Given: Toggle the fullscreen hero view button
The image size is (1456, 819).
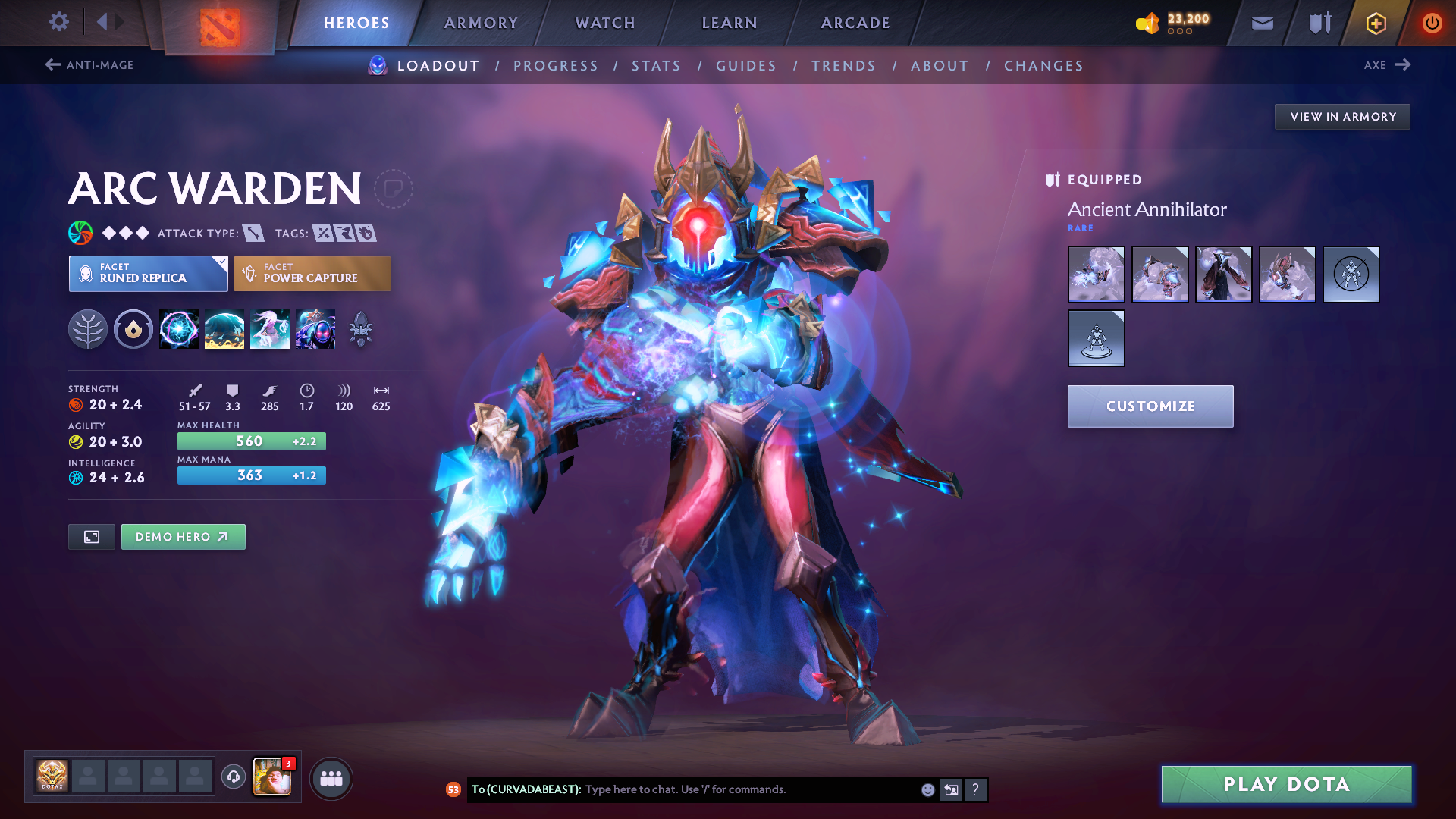Looking at the screenshot, I should coord(92,537).
